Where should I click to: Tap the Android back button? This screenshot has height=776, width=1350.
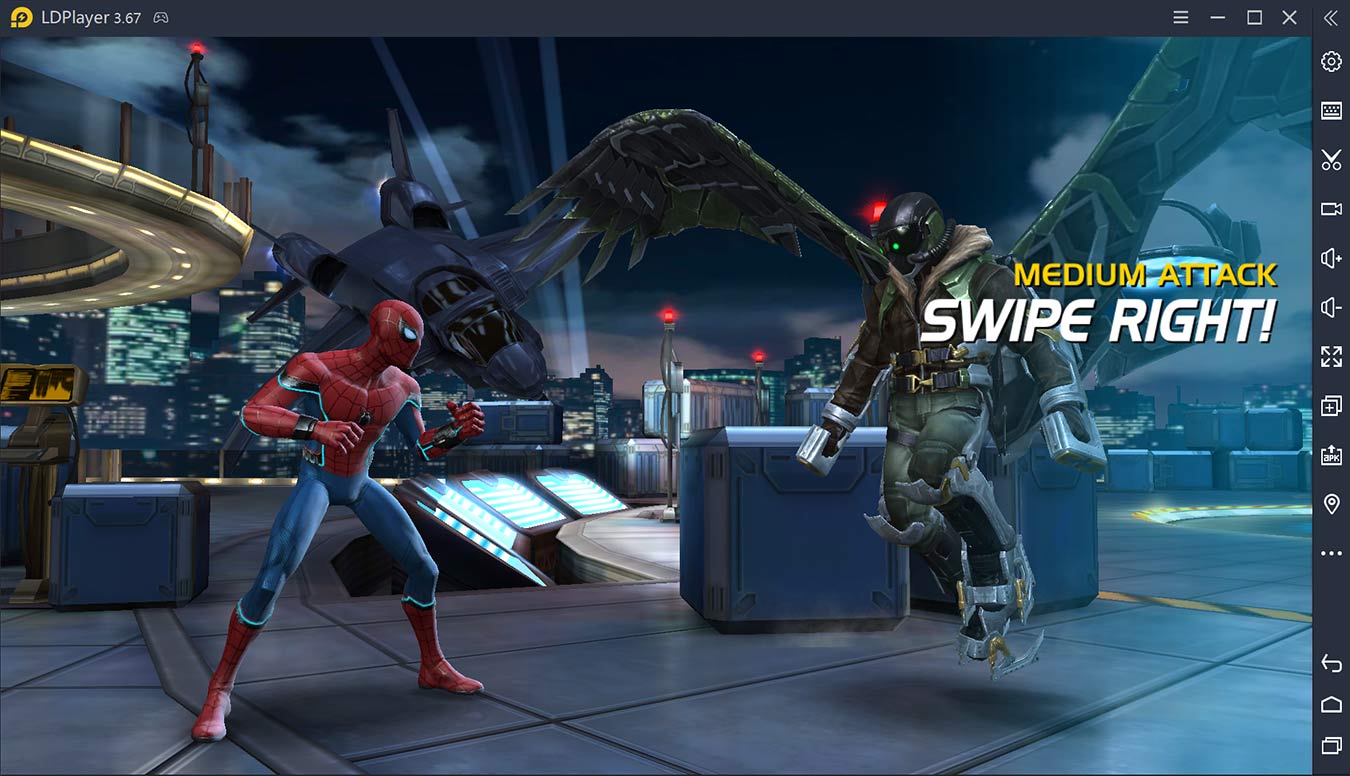(x=1330, y=662)
